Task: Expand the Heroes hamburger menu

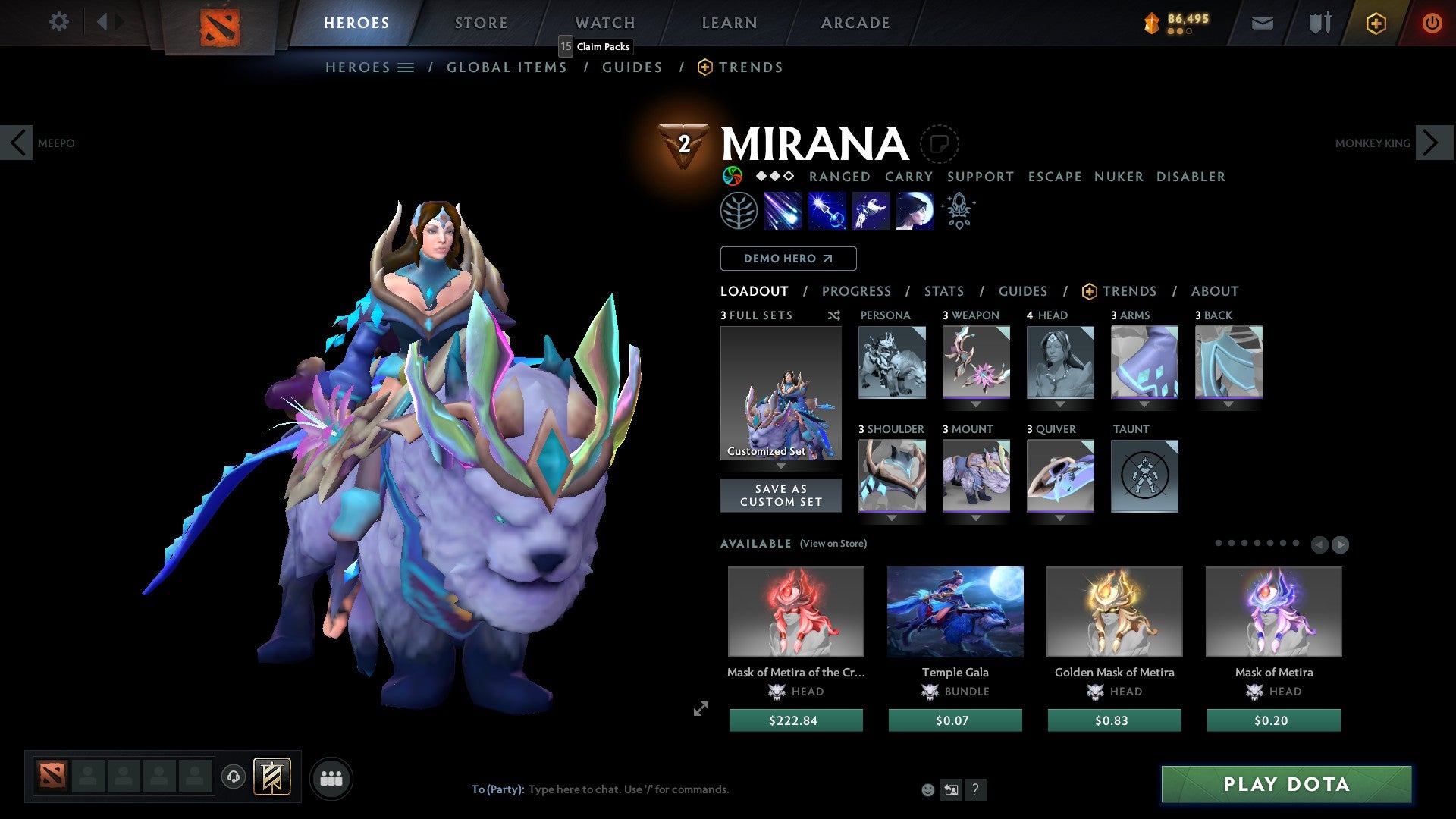Action: 407,67
